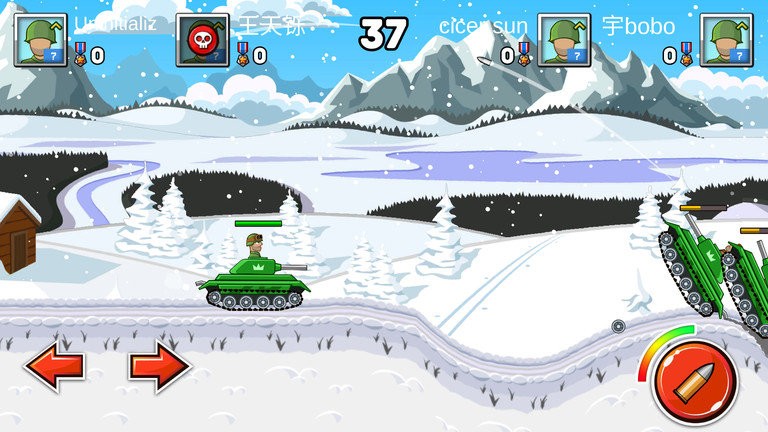Select the Uninitializ player portrait
768x432 pixels.
coord(40,41)
